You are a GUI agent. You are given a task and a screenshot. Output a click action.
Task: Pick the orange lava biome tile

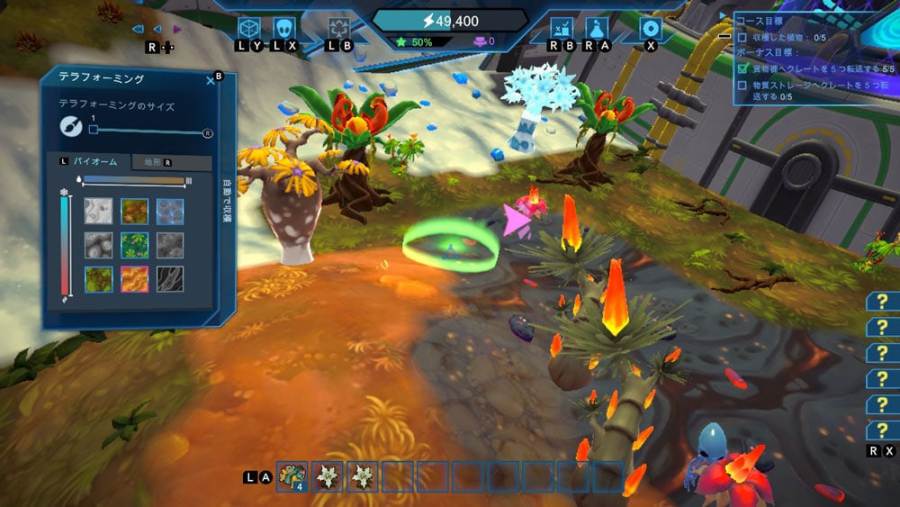[x=133, y=279]
